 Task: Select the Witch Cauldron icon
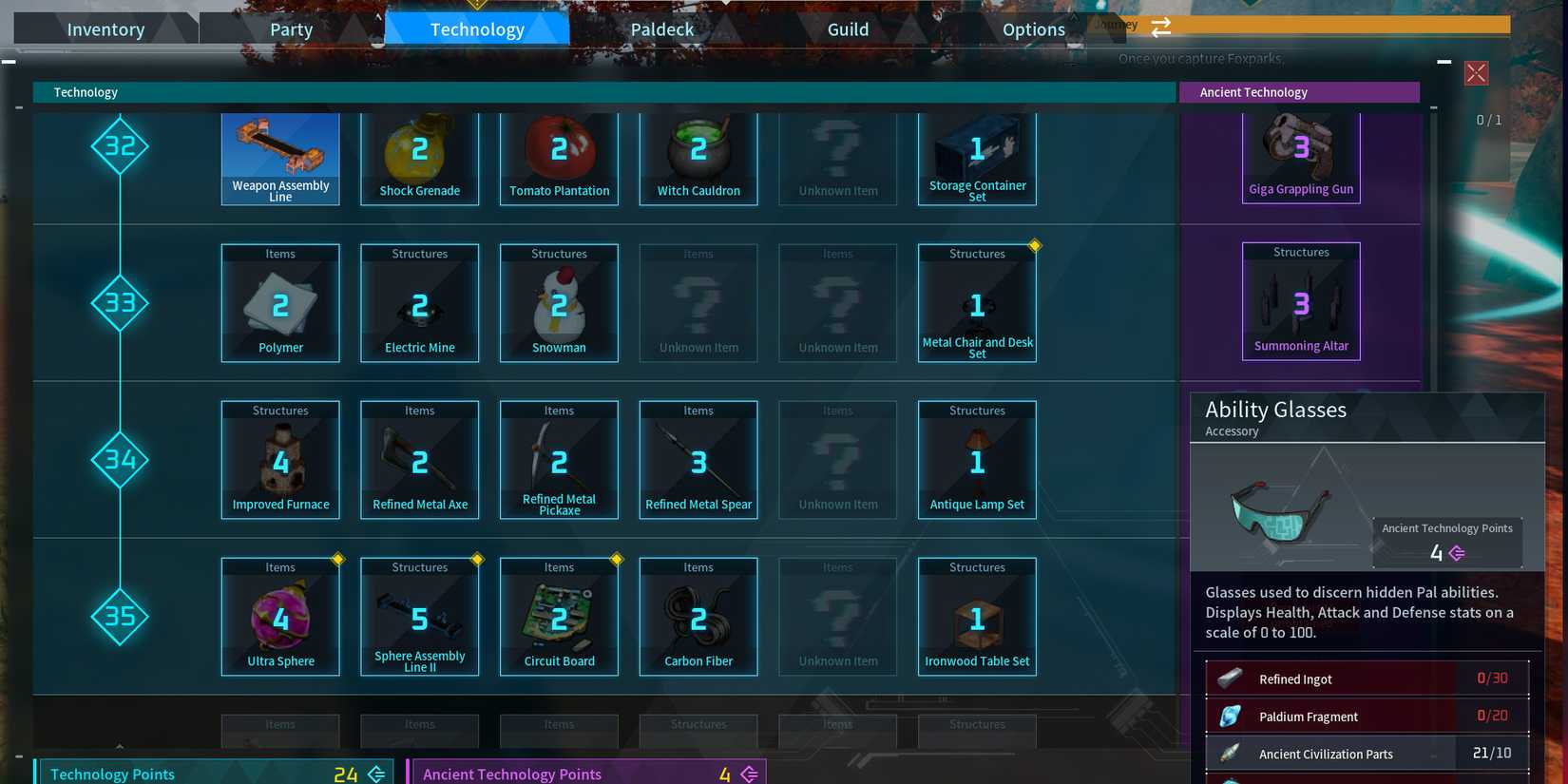pyautogui.click(x=698, y=157)
